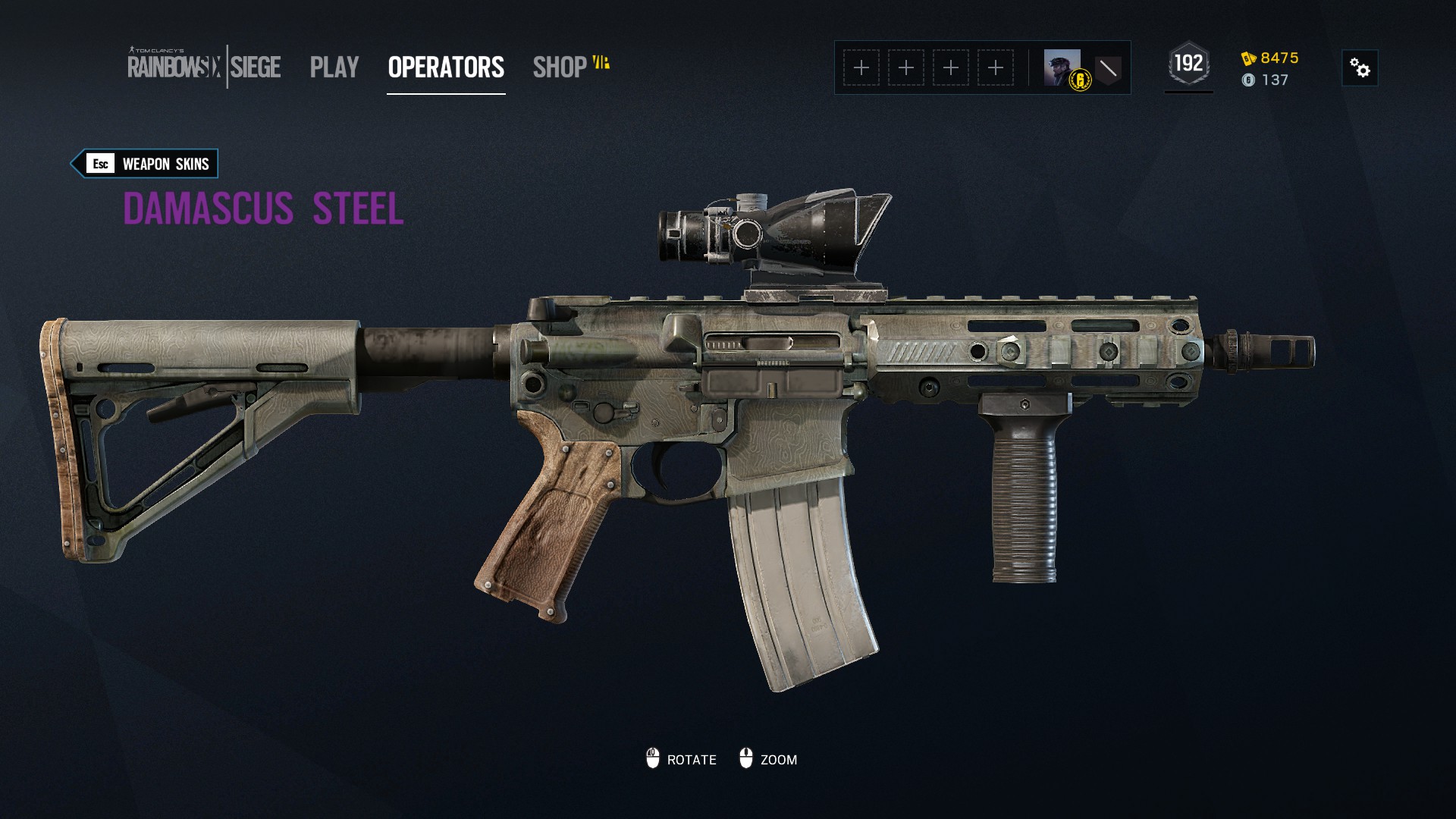The width and height of the screenshot is (1456, 819).
Task: Open the settings gear menu
Action: pyautogui.click(x=1360, y=68)
